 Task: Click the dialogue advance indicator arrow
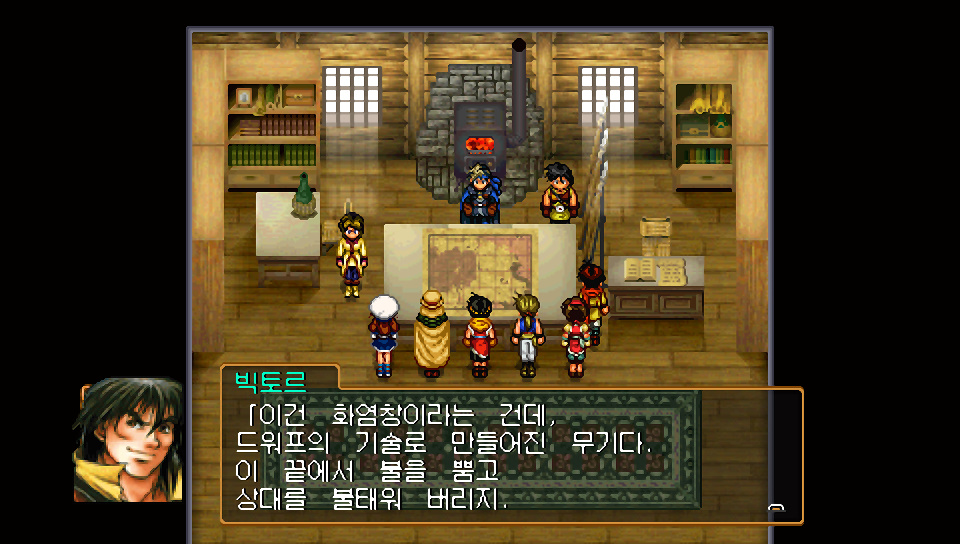(x=775, y=509)
